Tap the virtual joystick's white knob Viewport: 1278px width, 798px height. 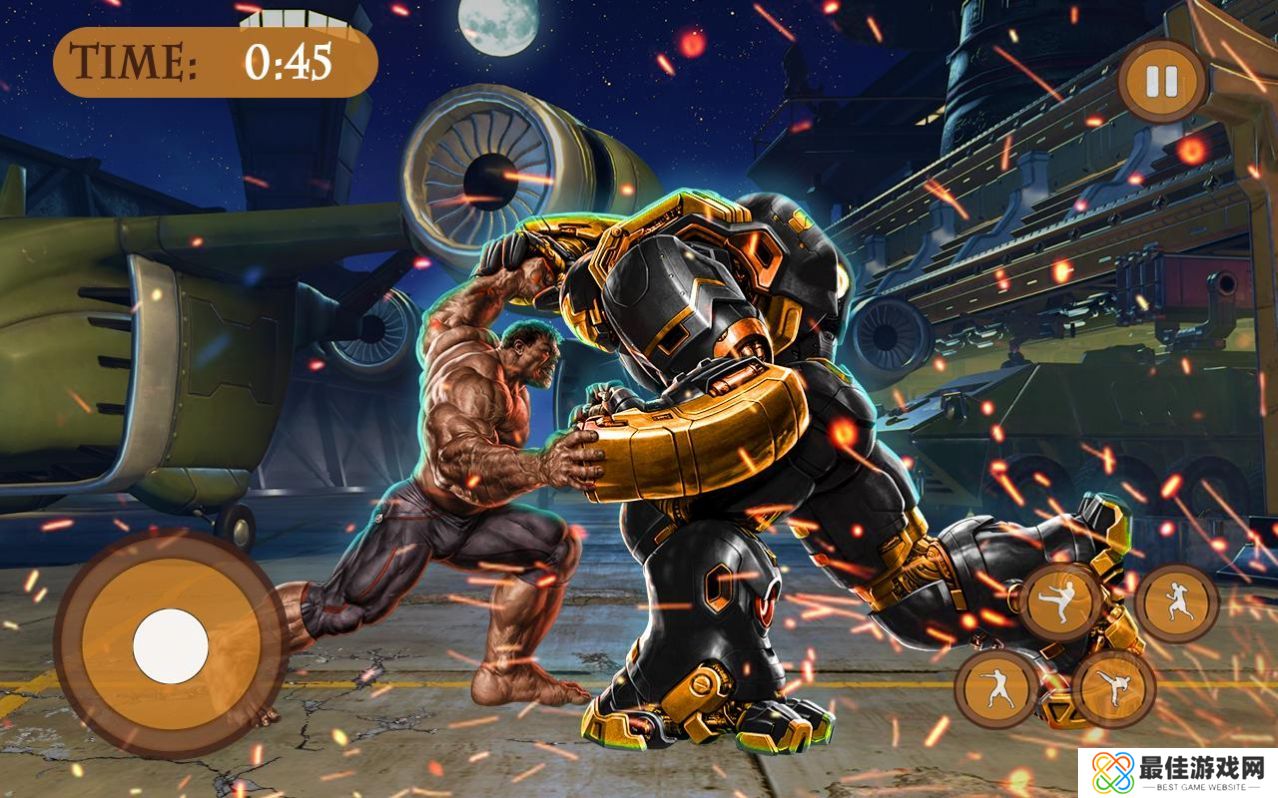click(x=171, y=646)
